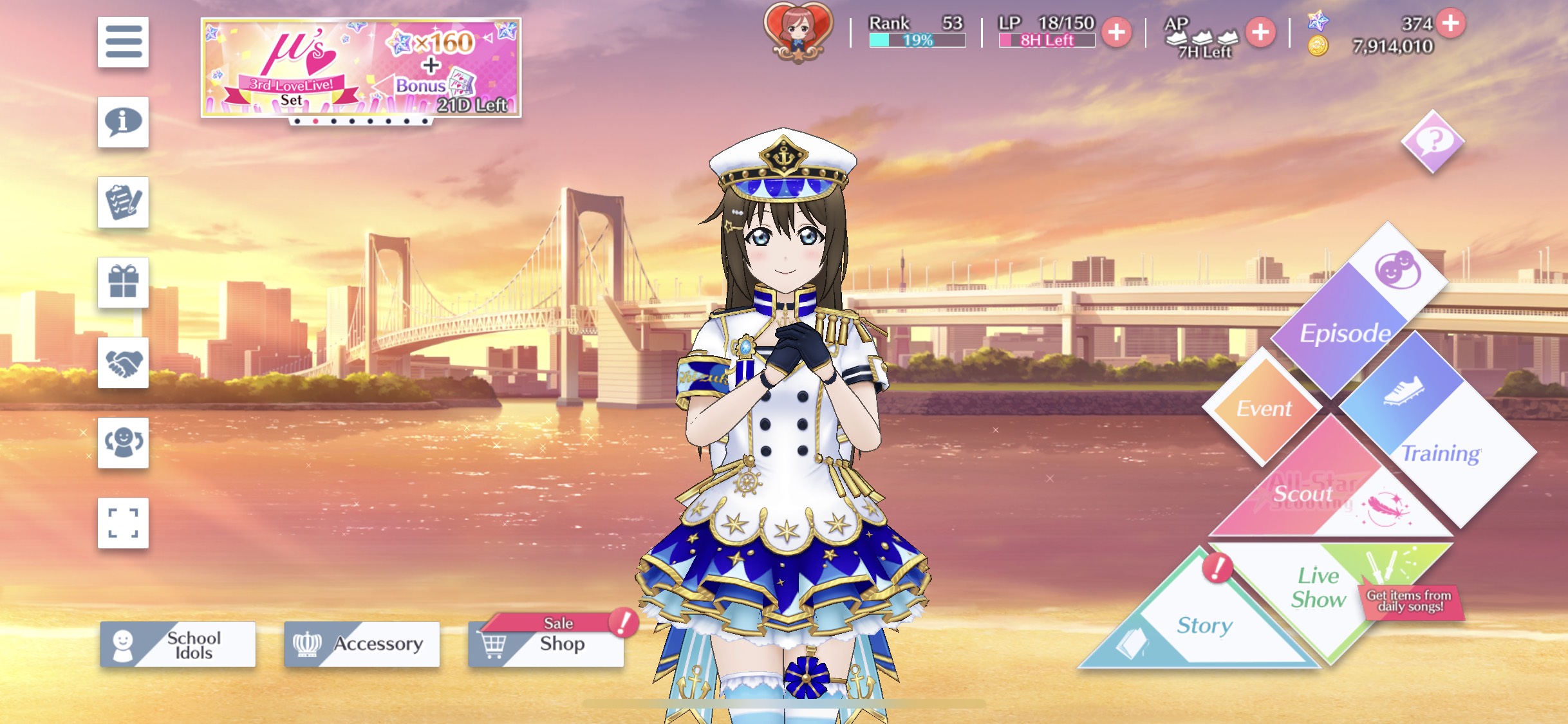Open the info notices speech bubble
The height and width of the screenshot is (724, 1568).
123,122
